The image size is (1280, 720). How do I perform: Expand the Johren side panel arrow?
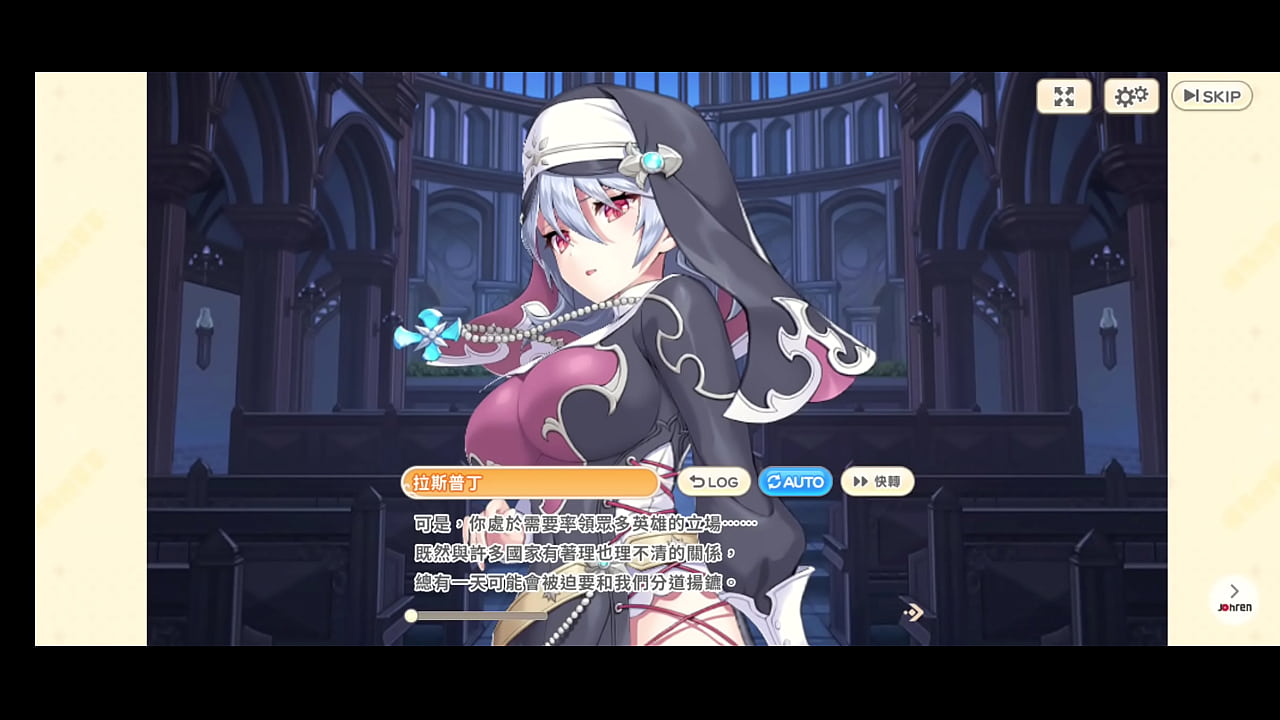(1234, 592)
